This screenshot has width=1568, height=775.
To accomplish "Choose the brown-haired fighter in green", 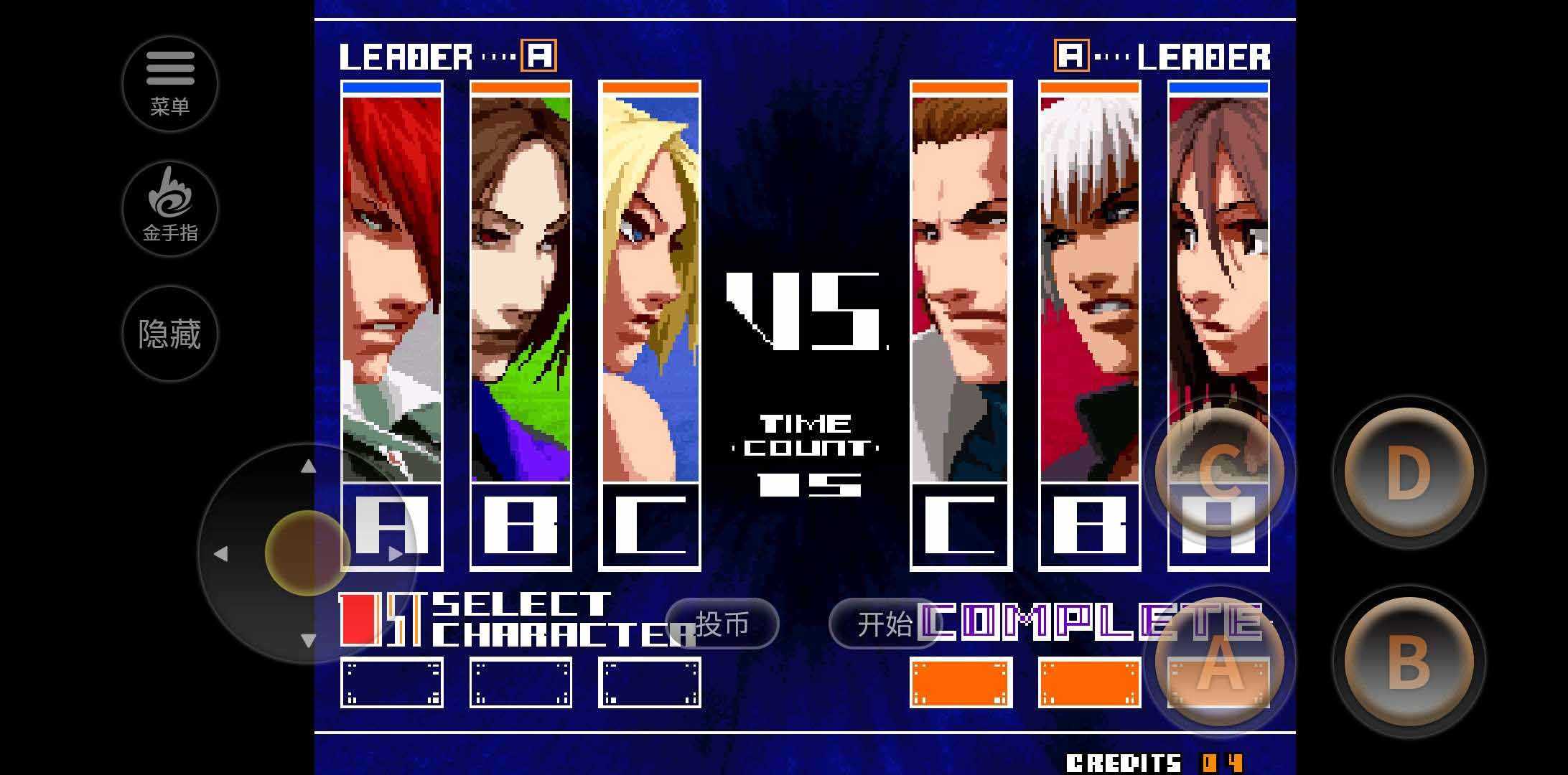I will click(521, 287).
